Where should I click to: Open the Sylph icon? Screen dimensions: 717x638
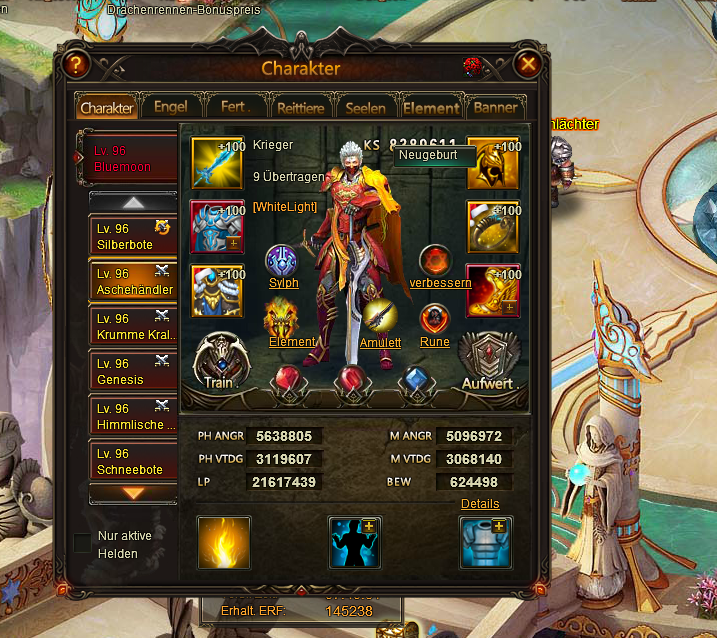click(283, 262)
